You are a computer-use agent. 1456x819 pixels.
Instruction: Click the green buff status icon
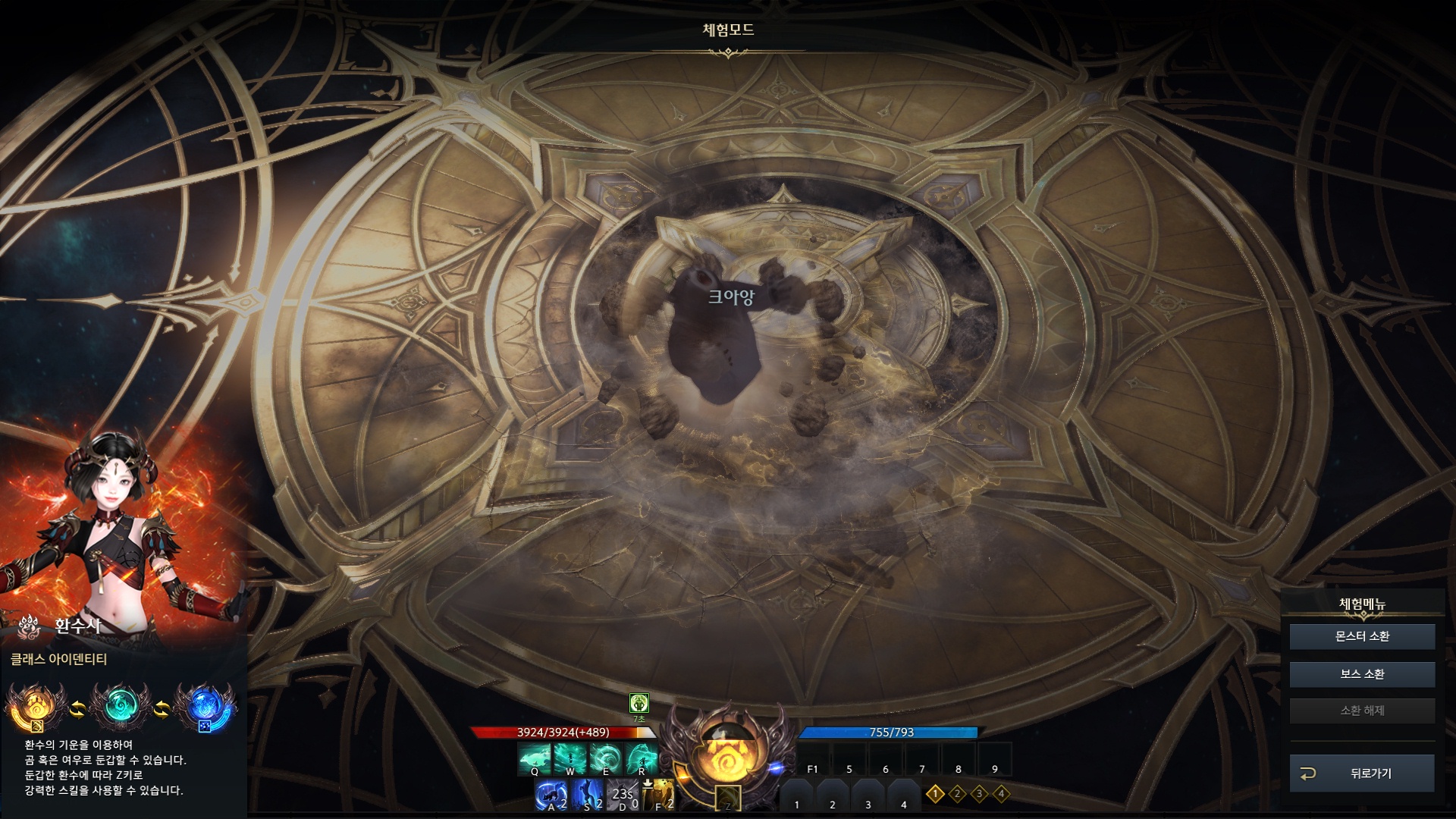(639, 703)
